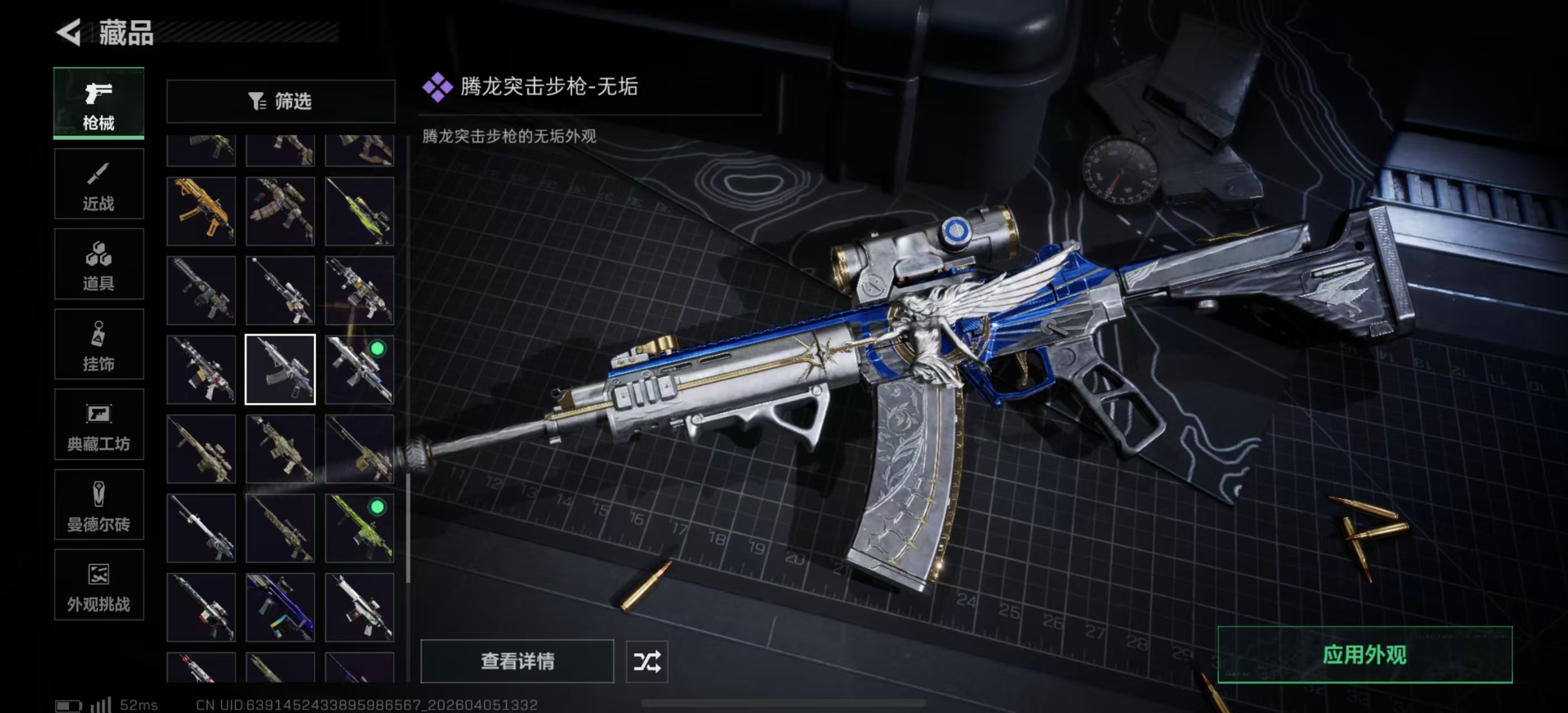
Task: Select the yellow SMG thumbnail in the grid
Action: (201, 211)
